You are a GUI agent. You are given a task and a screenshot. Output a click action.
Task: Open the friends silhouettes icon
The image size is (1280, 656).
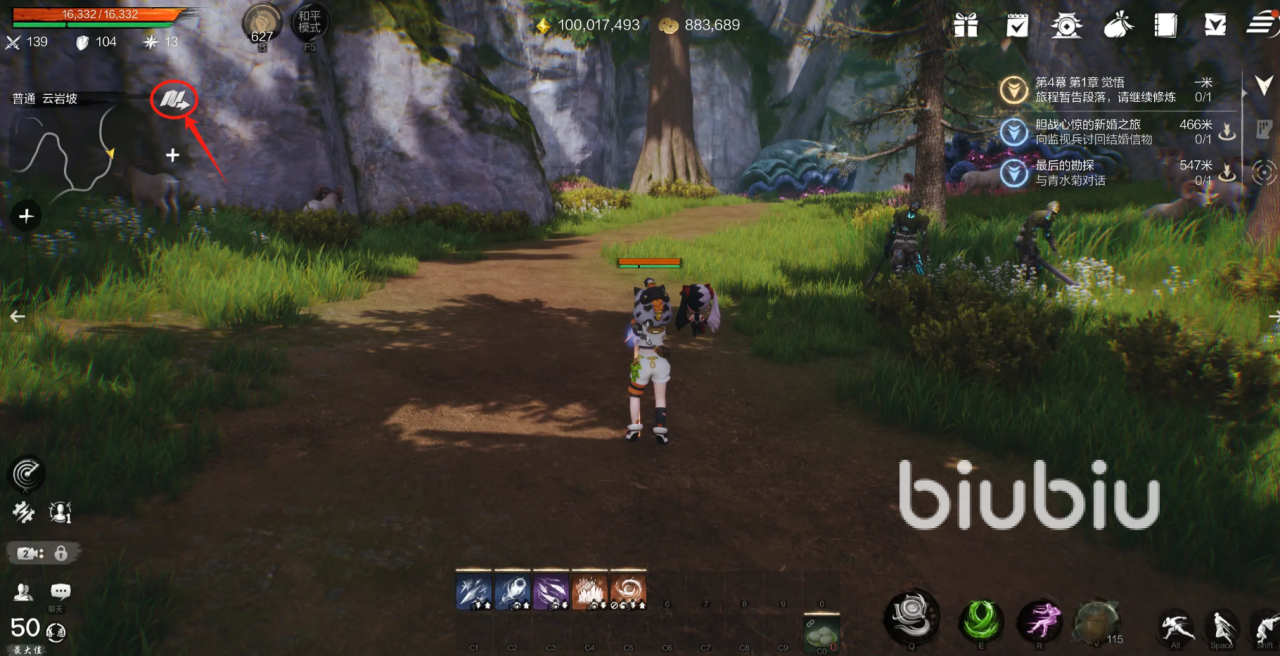pyautogui.click(x=23, y=591)
